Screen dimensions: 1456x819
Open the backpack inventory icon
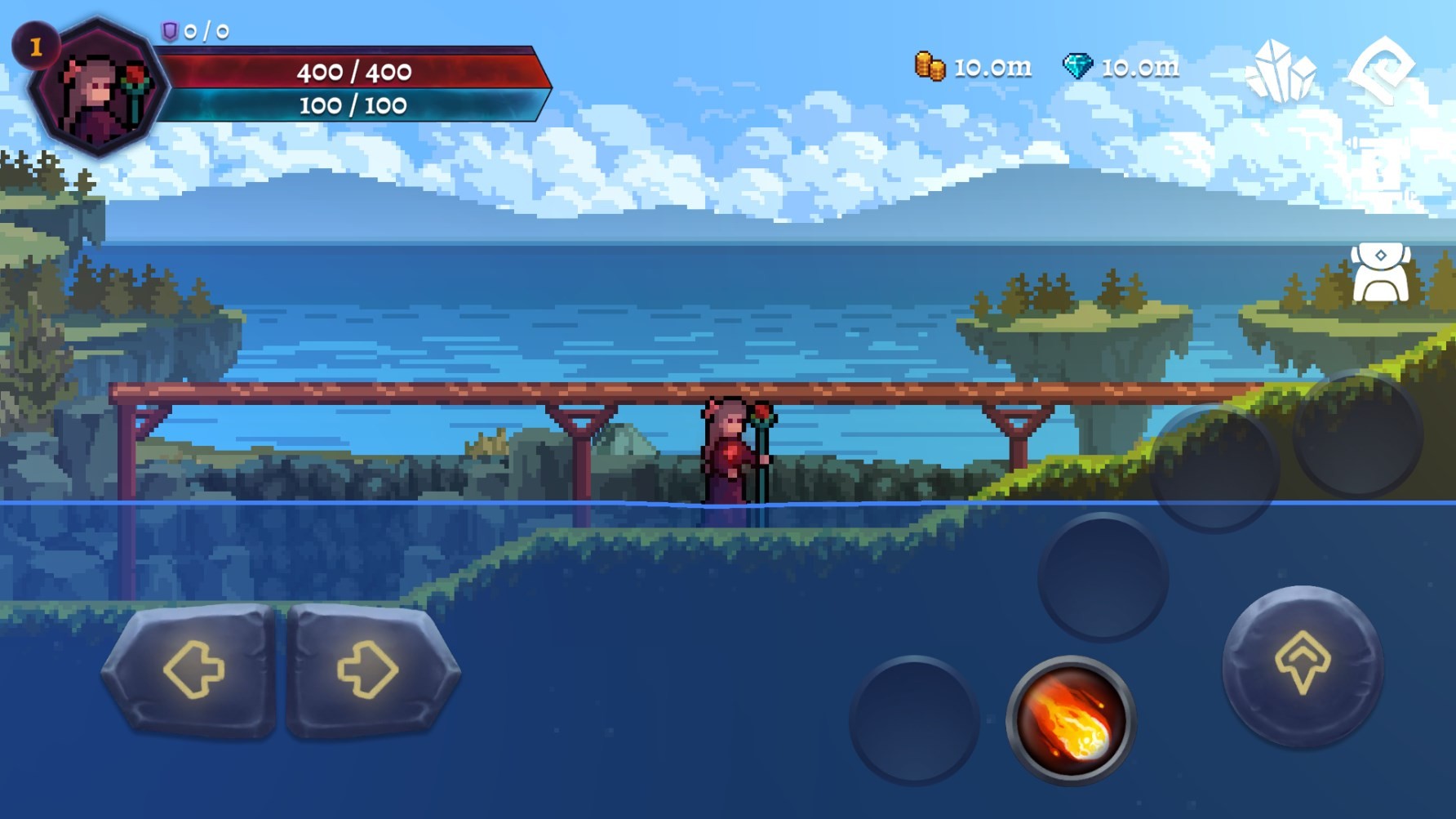coord(1380,273)
